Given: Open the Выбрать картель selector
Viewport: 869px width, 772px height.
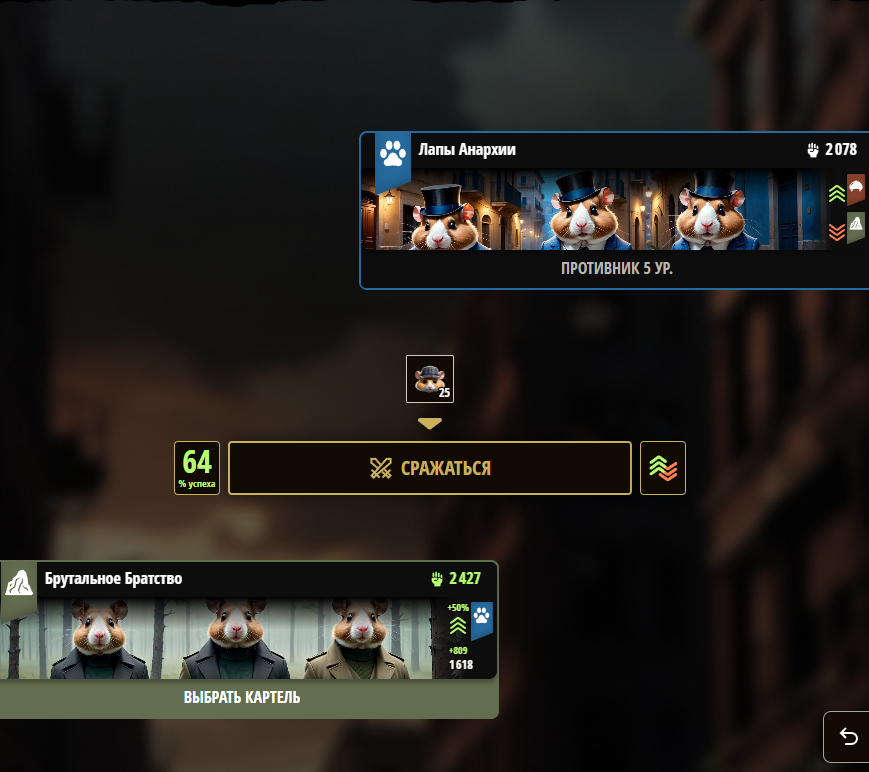Looking at the screenshot, I should click(x=242, y=698).
